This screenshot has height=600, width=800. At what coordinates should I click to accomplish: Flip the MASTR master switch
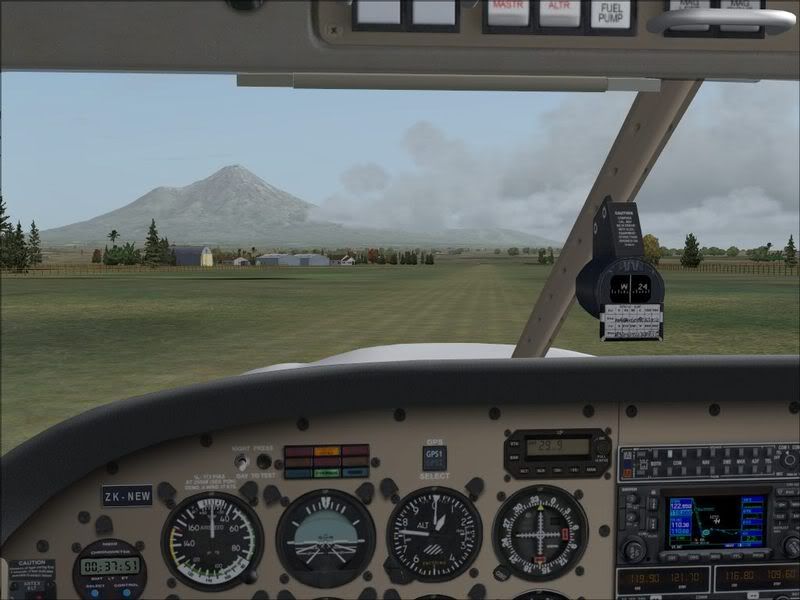point(508,12)
